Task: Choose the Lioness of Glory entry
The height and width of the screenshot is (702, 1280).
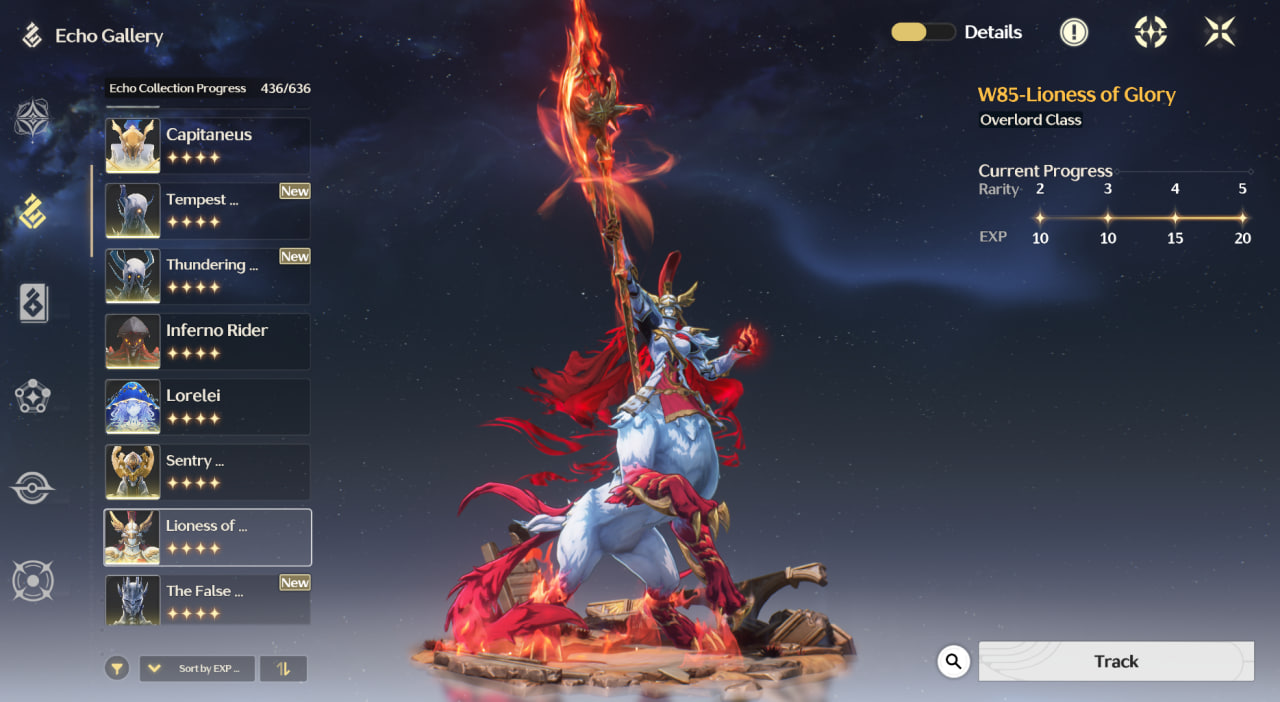Action: point(207,537)
